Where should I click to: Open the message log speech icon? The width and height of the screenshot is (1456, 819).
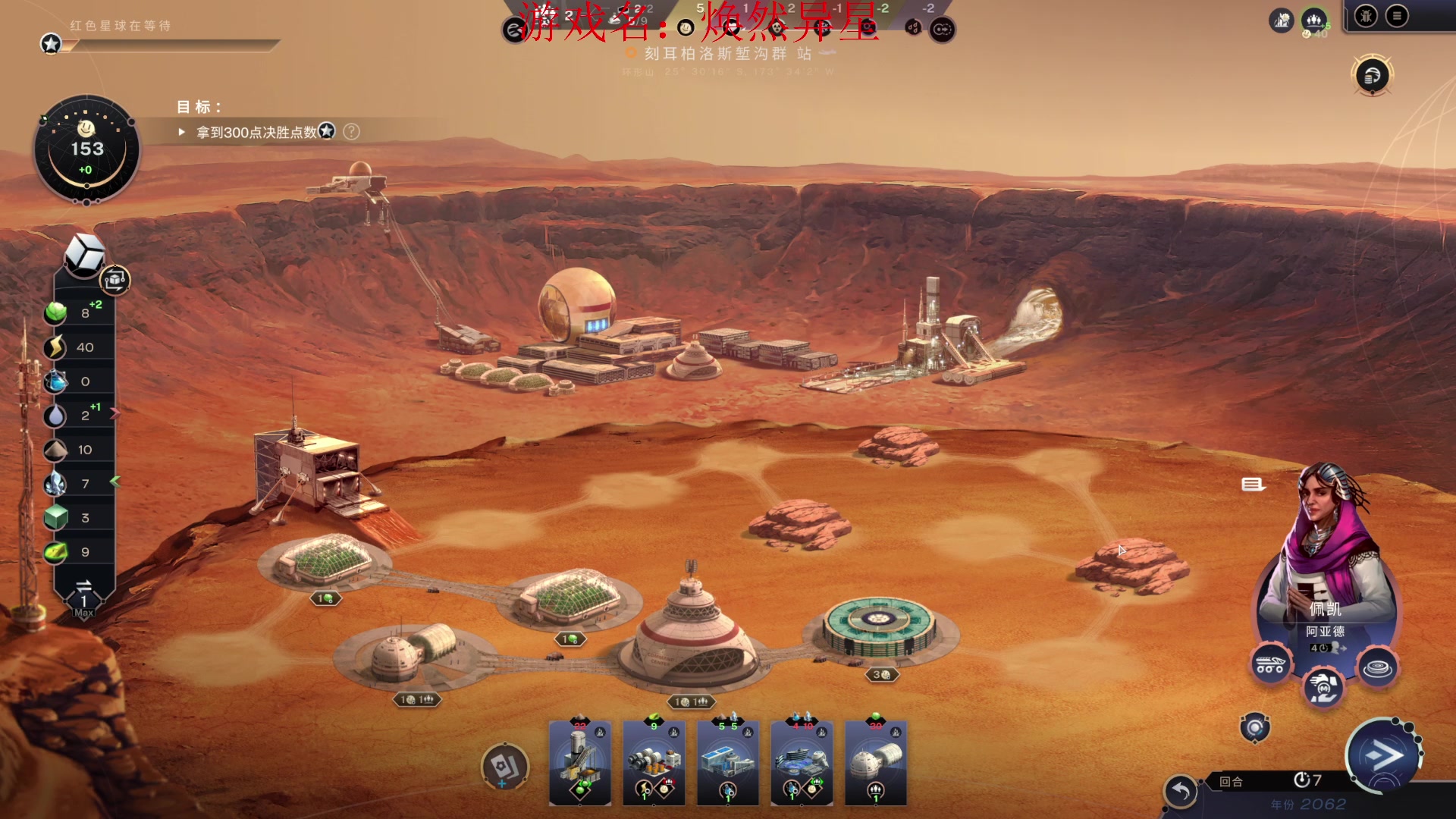click(1252, 485)
